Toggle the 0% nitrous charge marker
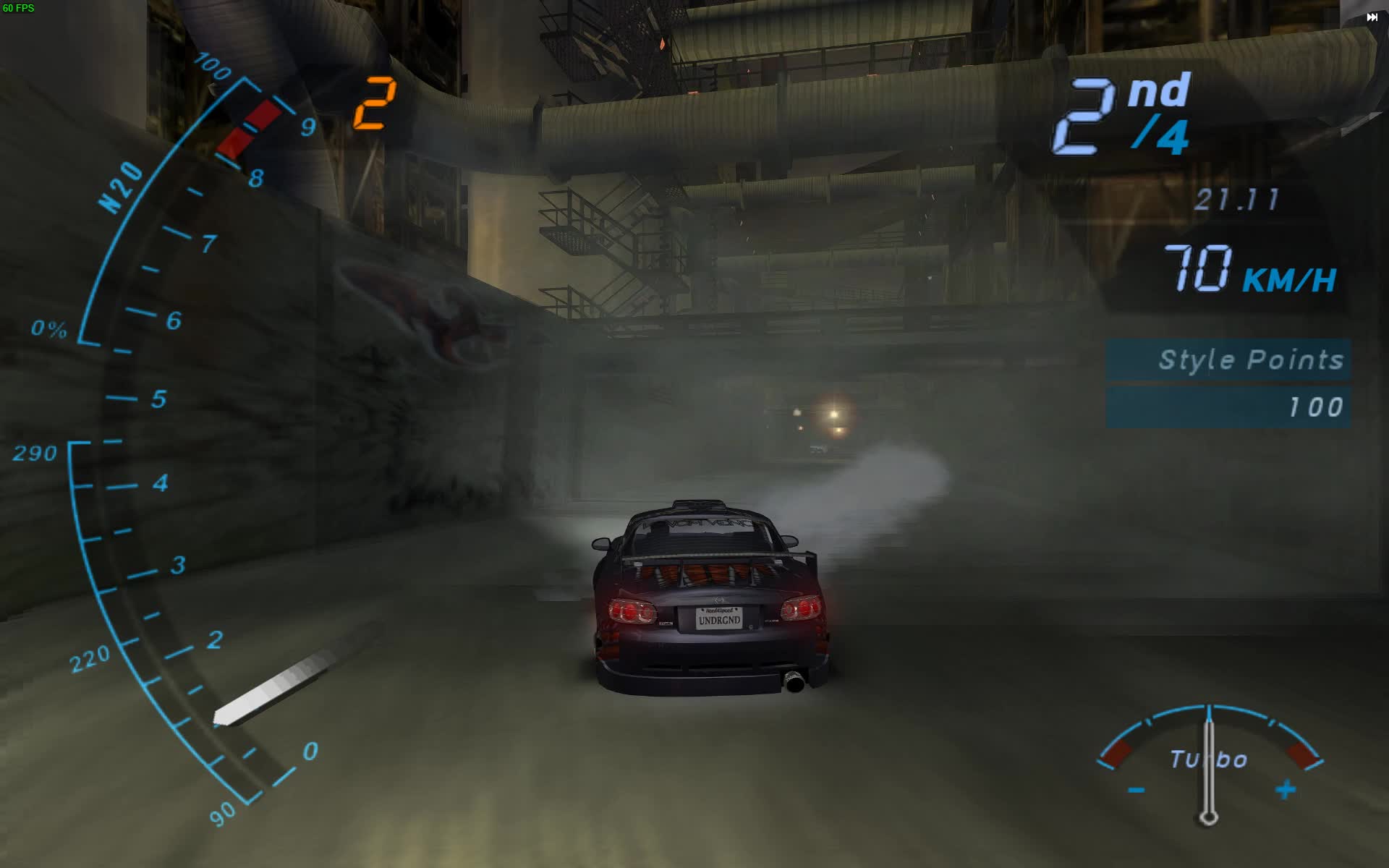This screenshot has height=868, width=1389. coord(49,329)
